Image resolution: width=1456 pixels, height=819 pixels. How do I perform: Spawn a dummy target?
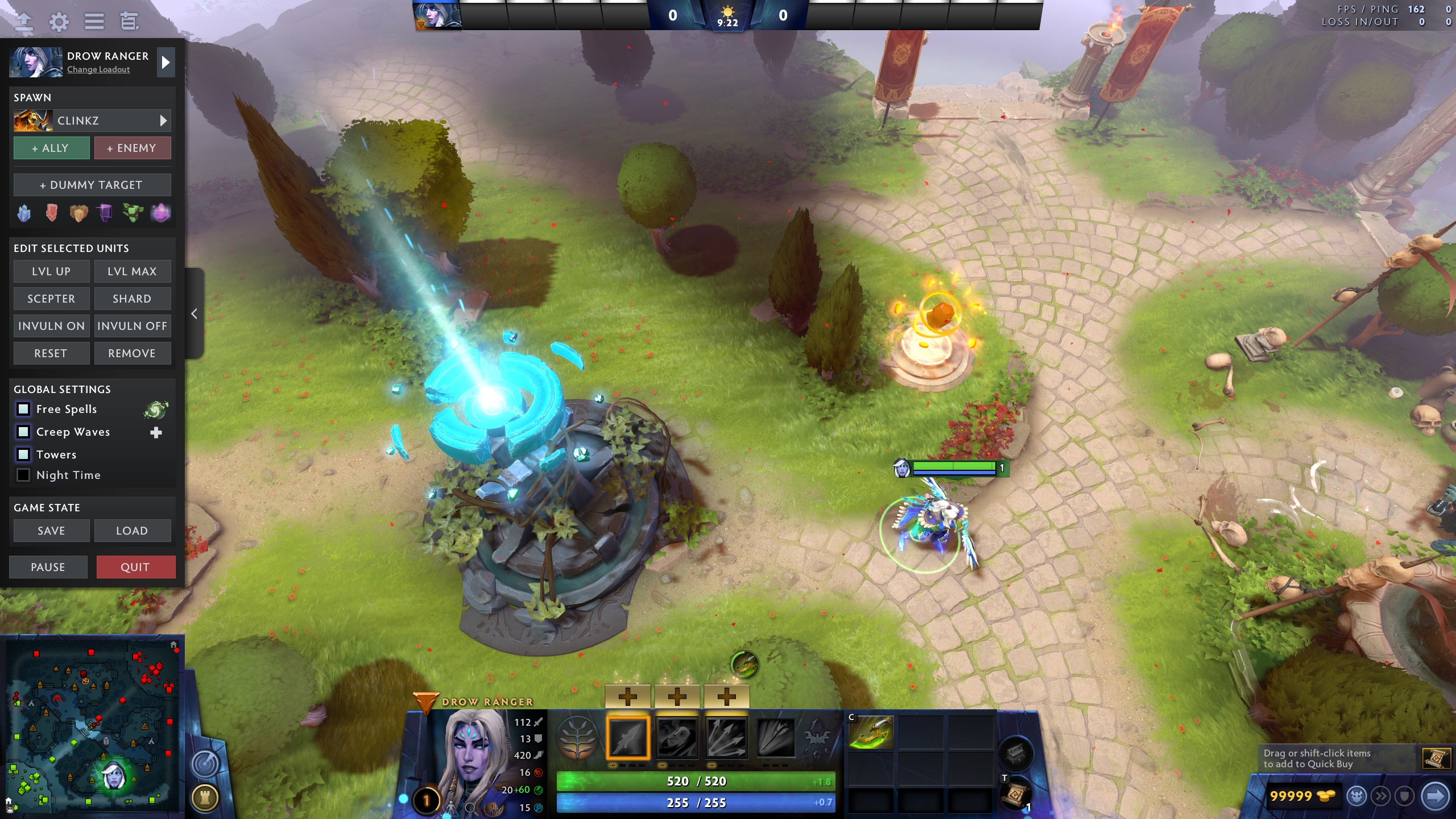coord(92,185)
